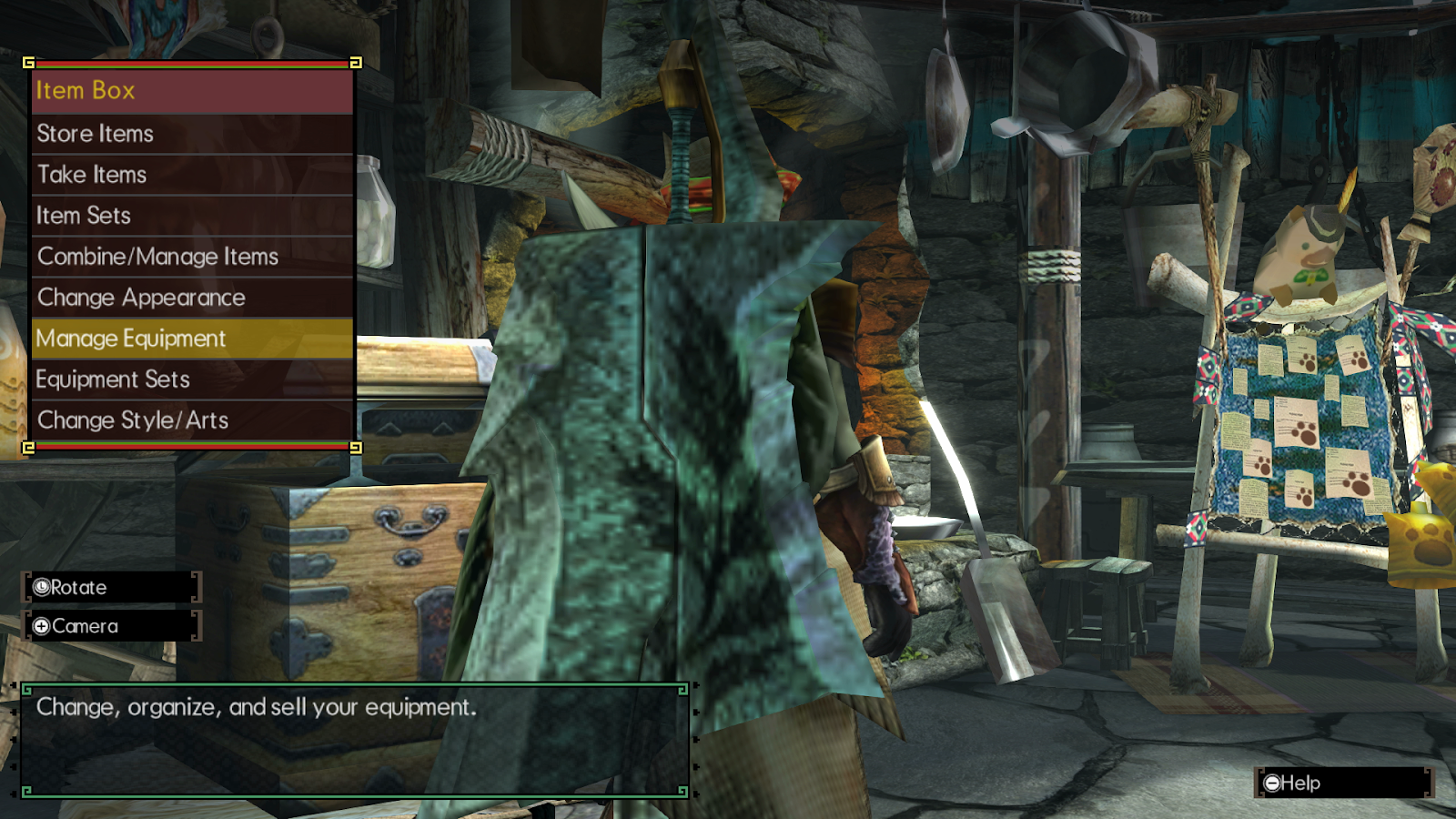Click the Camera directional pad icon
This screenshot has height=819, width=1456.
point(40,626)
